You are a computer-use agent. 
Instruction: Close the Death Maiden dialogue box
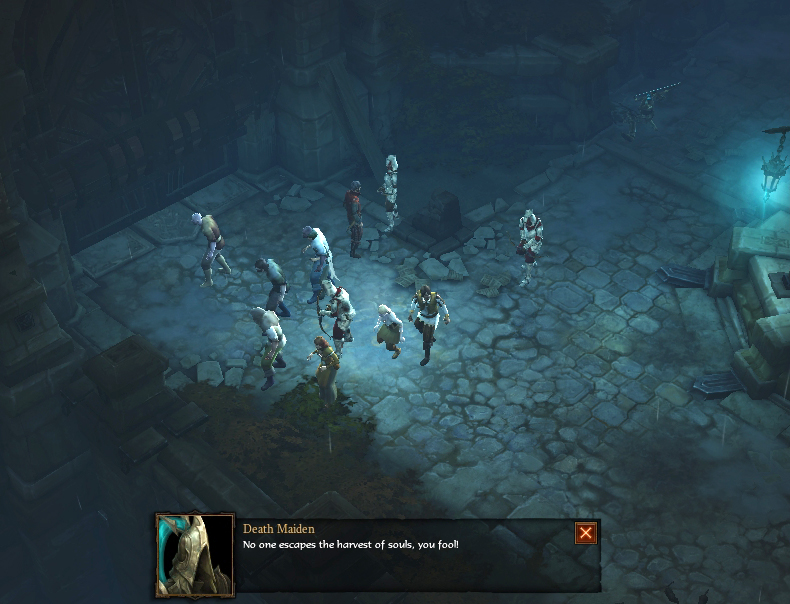[x=586, y=533]
